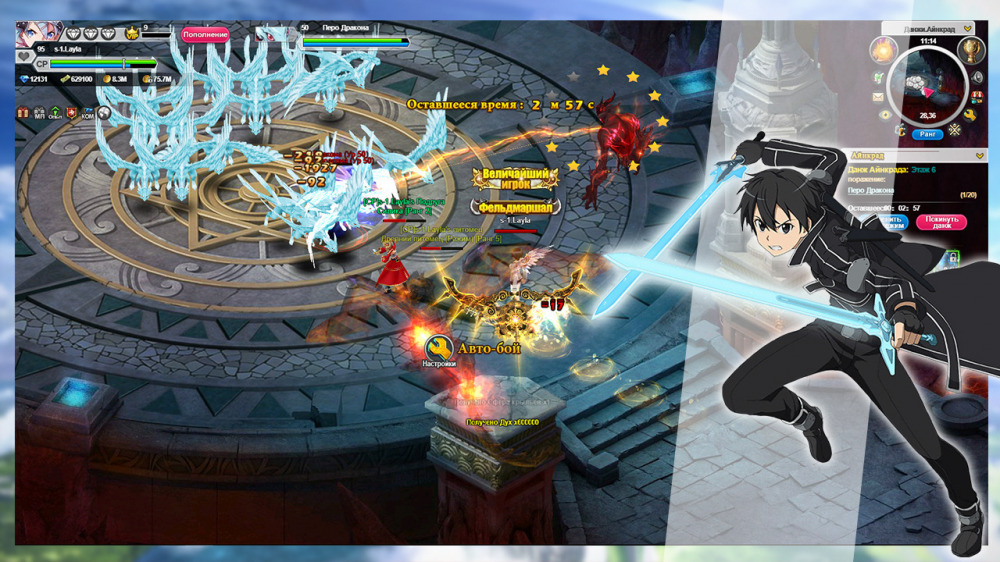Click the pink Пополнение top-up button
Image resolution: width=1000 pixels, height=562 pixels.
pyautogui.click(x=205, y=34)
